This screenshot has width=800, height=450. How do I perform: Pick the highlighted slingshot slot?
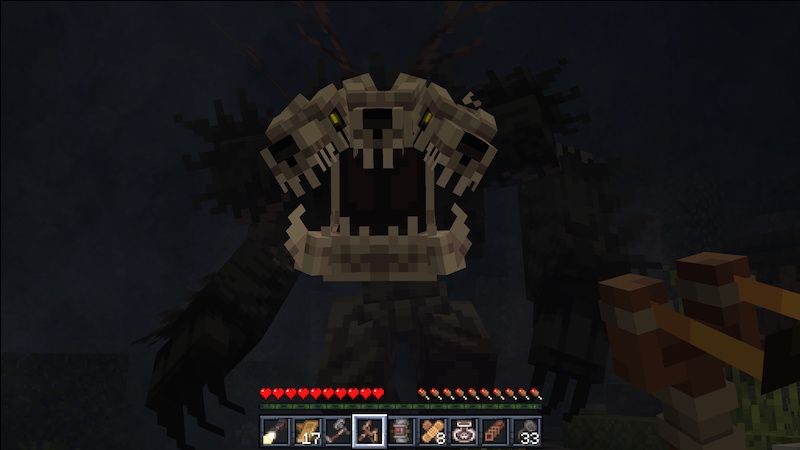pyautogui.click(x=370, y=431)
